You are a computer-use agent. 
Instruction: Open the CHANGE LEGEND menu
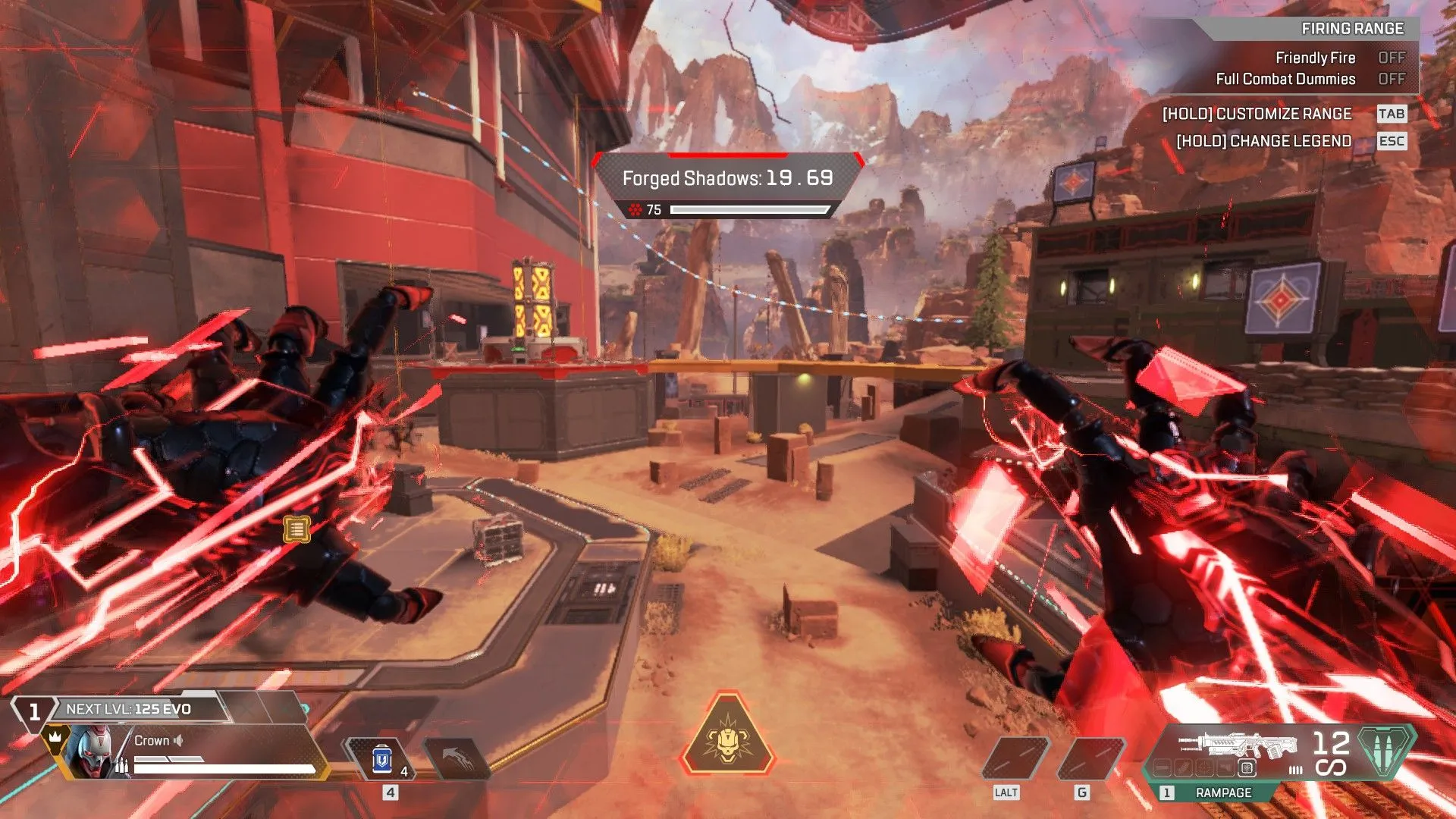[x=1263, y=141]
